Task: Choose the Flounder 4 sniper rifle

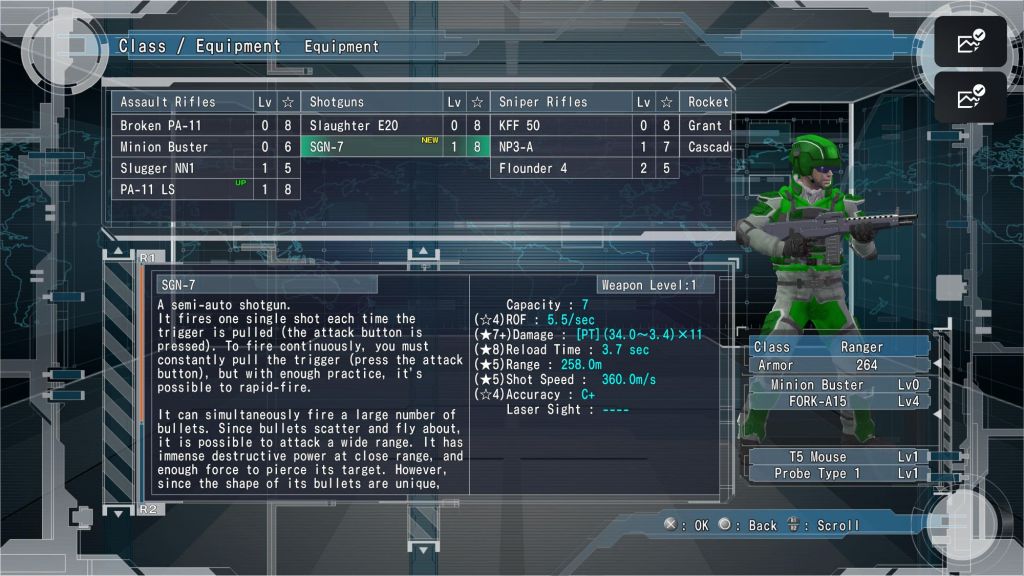Action: tap(560, 168)
